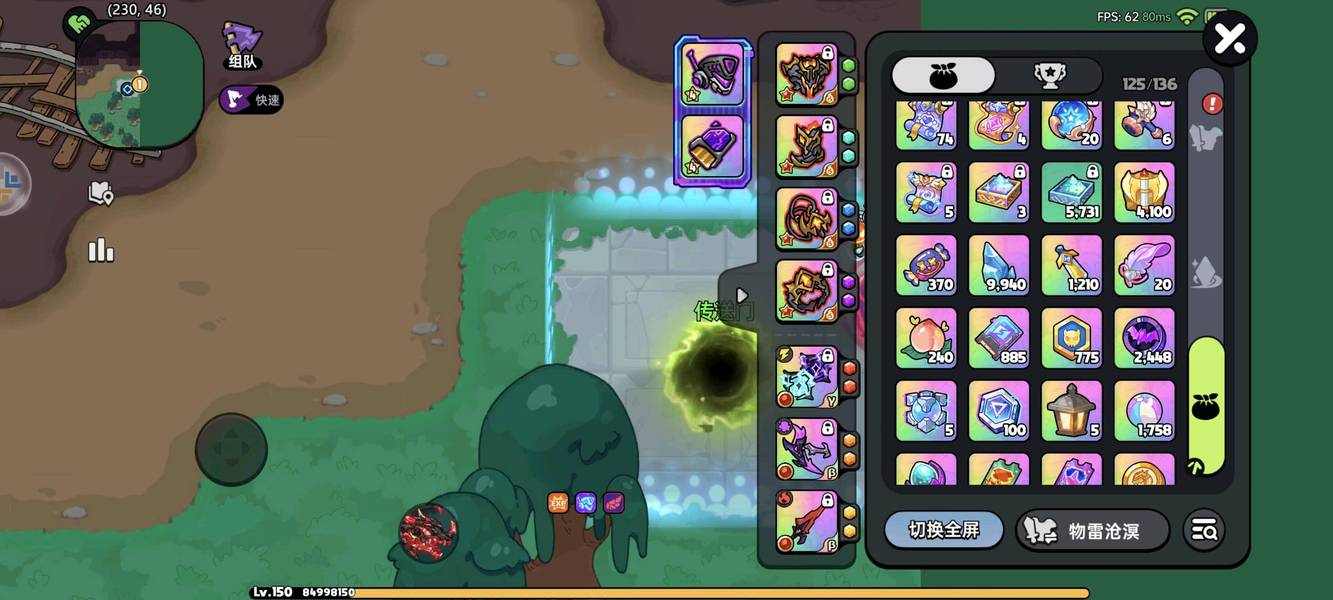Select the golden helmet equipment slot

[x=807, y=75]
